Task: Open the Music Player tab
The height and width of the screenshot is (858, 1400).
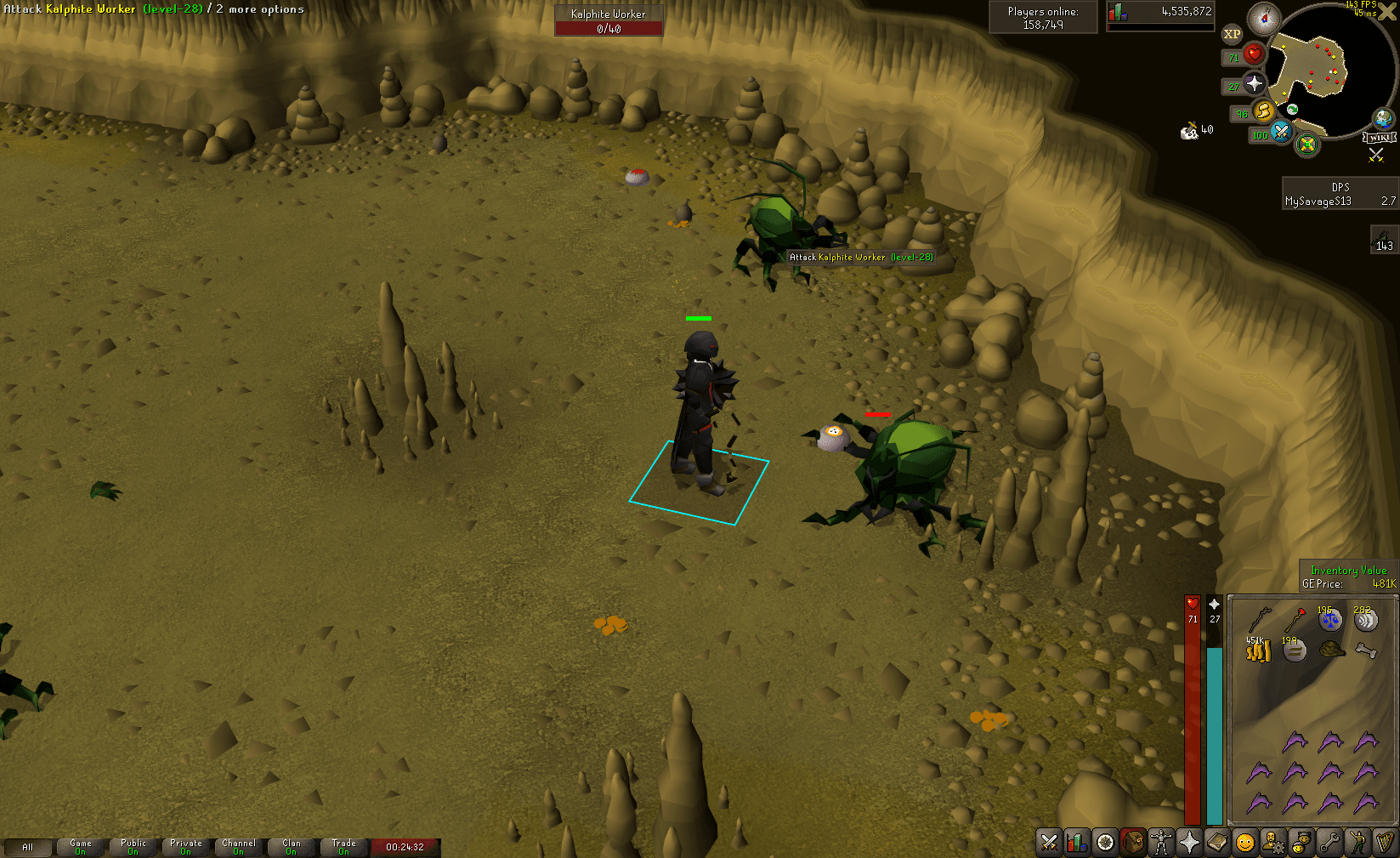Action: click(x=1384, y=843)
